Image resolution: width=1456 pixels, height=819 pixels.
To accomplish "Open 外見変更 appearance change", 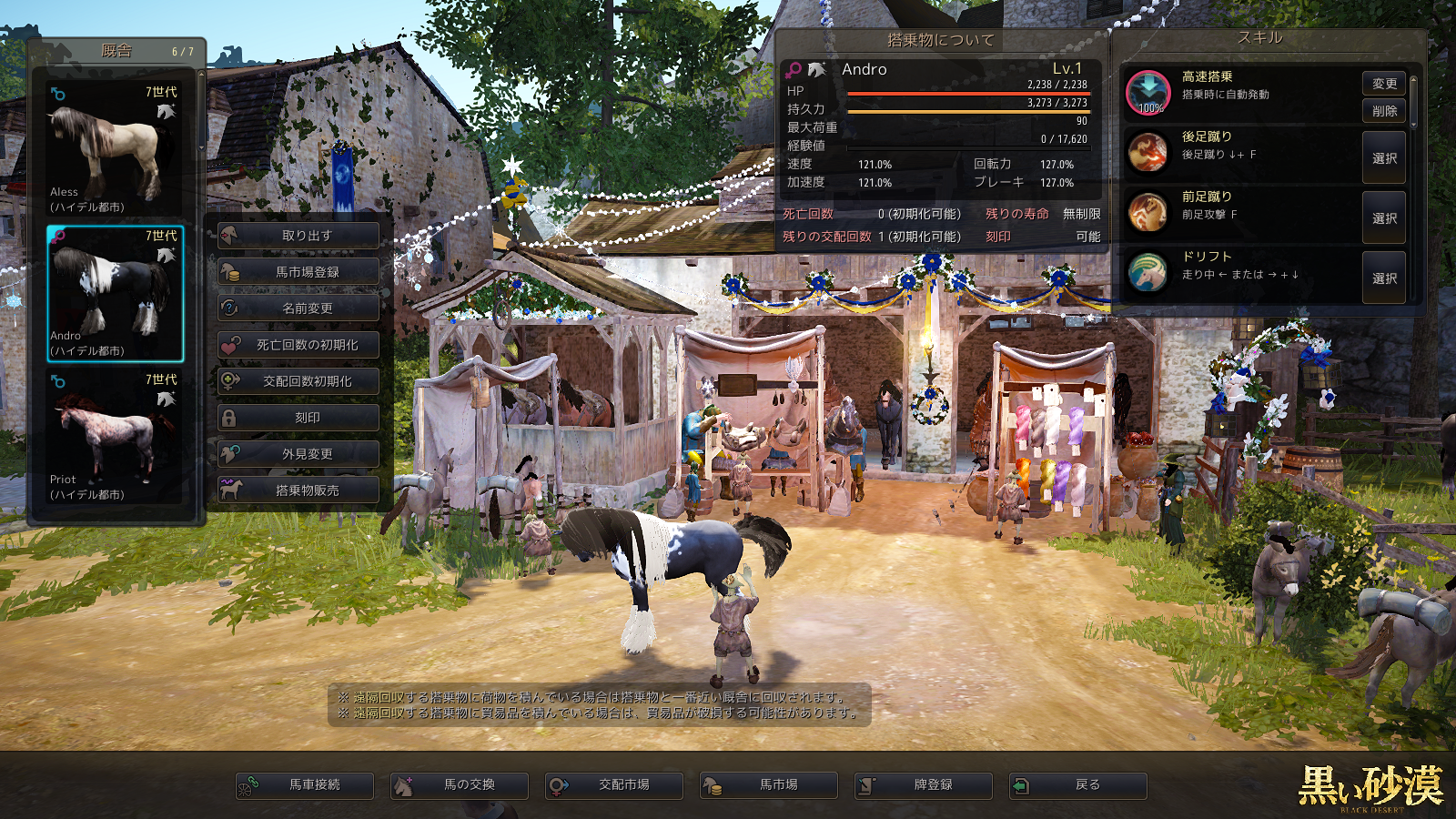I will 298,454.
